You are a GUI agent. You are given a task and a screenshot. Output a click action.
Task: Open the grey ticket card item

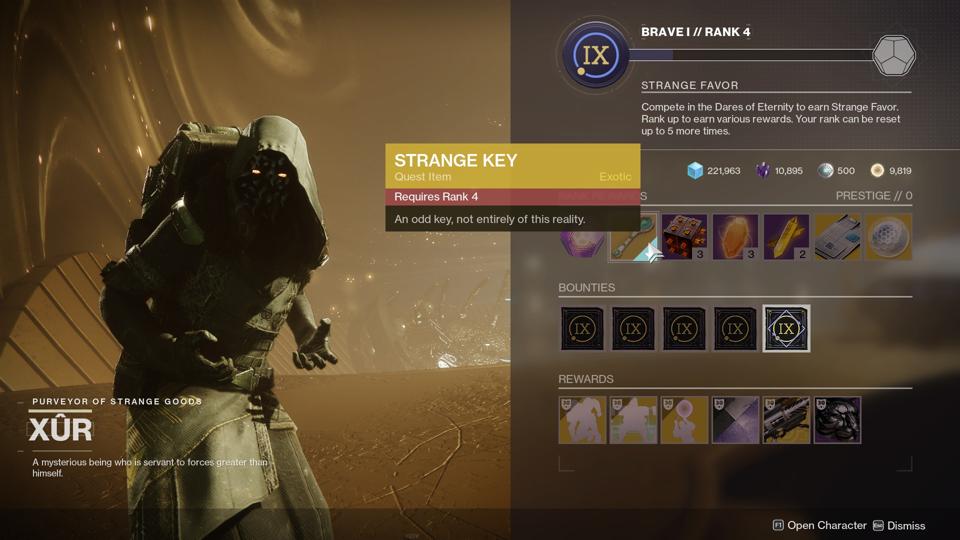pyautogui.click(x=837, y=237)
